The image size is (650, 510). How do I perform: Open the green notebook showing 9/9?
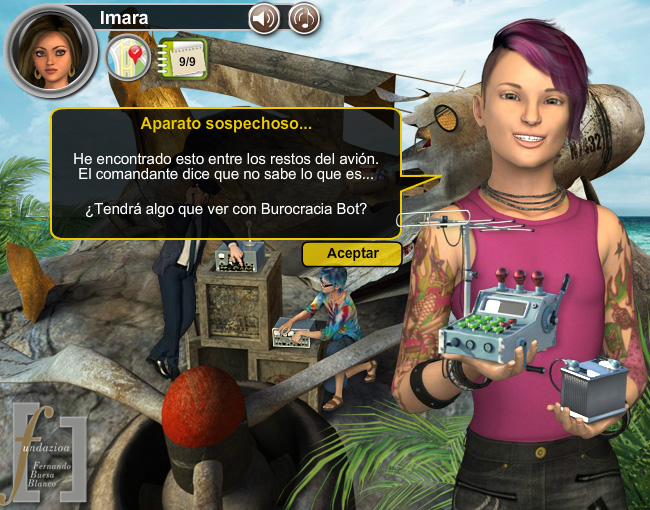(x=185, y=60)
